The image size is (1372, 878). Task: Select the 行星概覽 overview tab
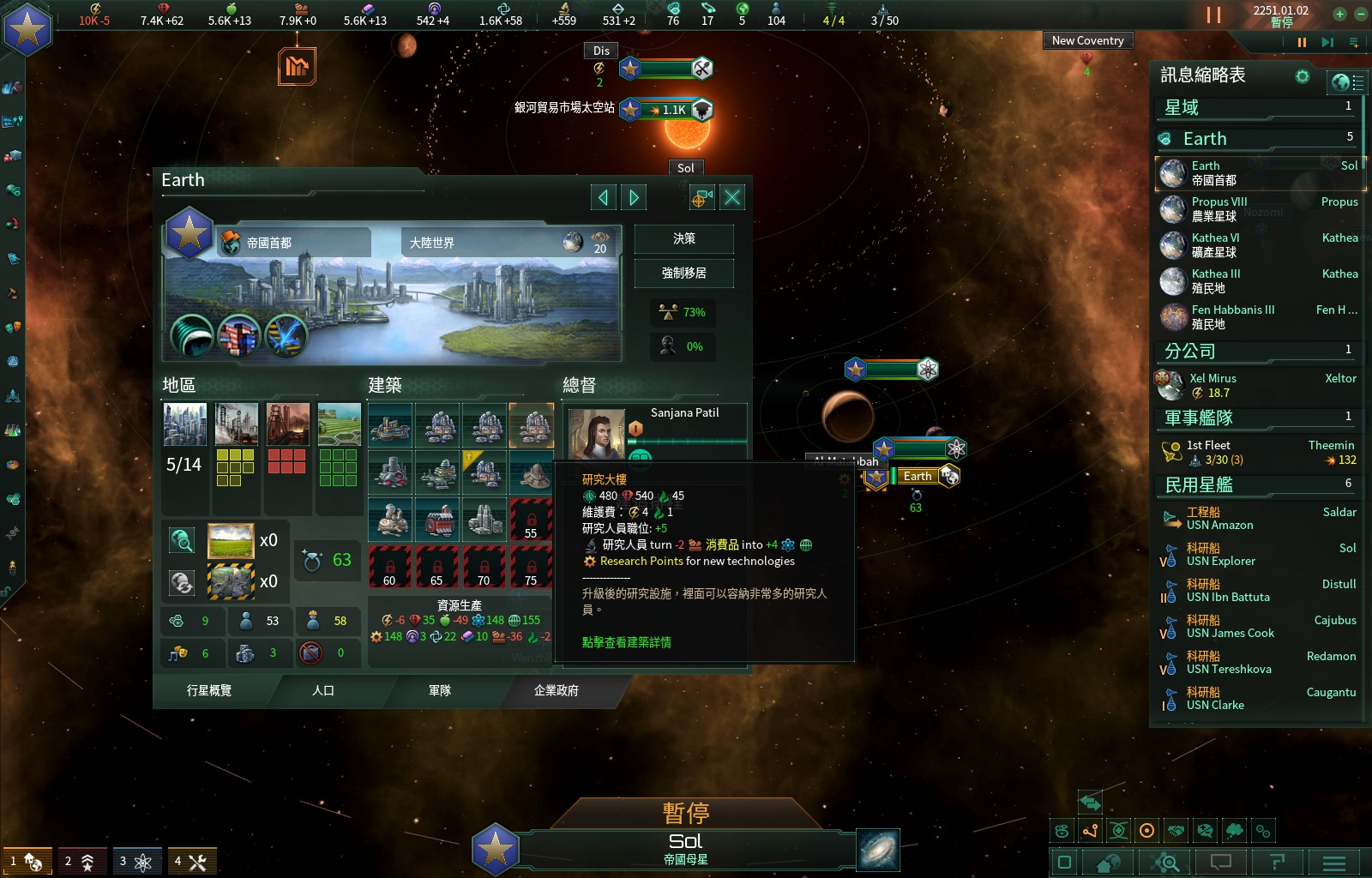[209, 690]
